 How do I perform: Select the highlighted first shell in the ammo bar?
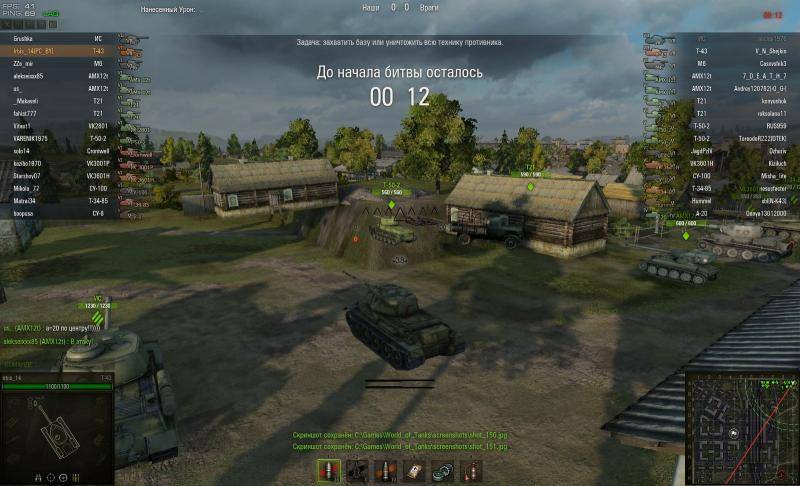click(327, 470)
